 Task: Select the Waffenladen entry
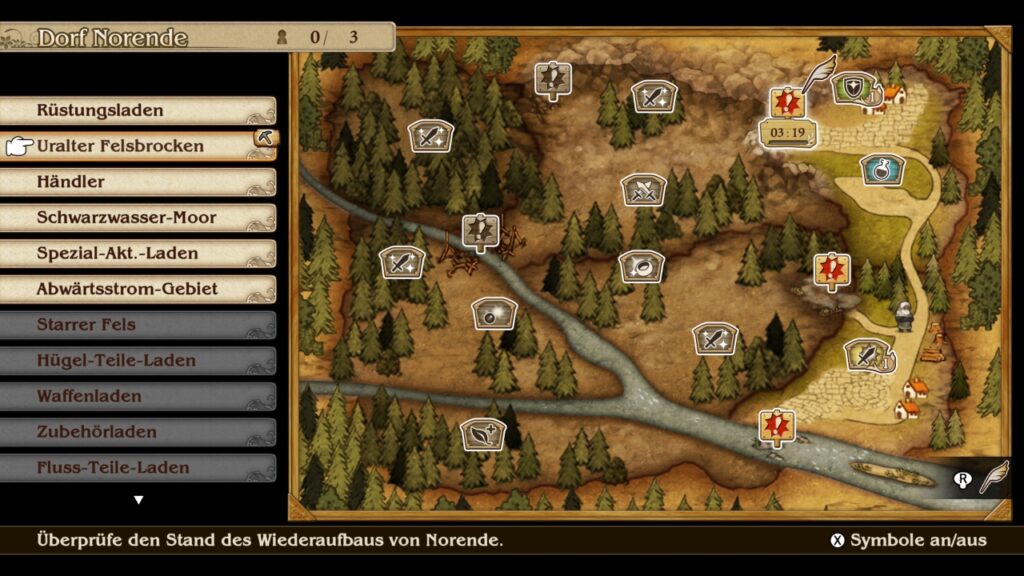click(140, 396)
